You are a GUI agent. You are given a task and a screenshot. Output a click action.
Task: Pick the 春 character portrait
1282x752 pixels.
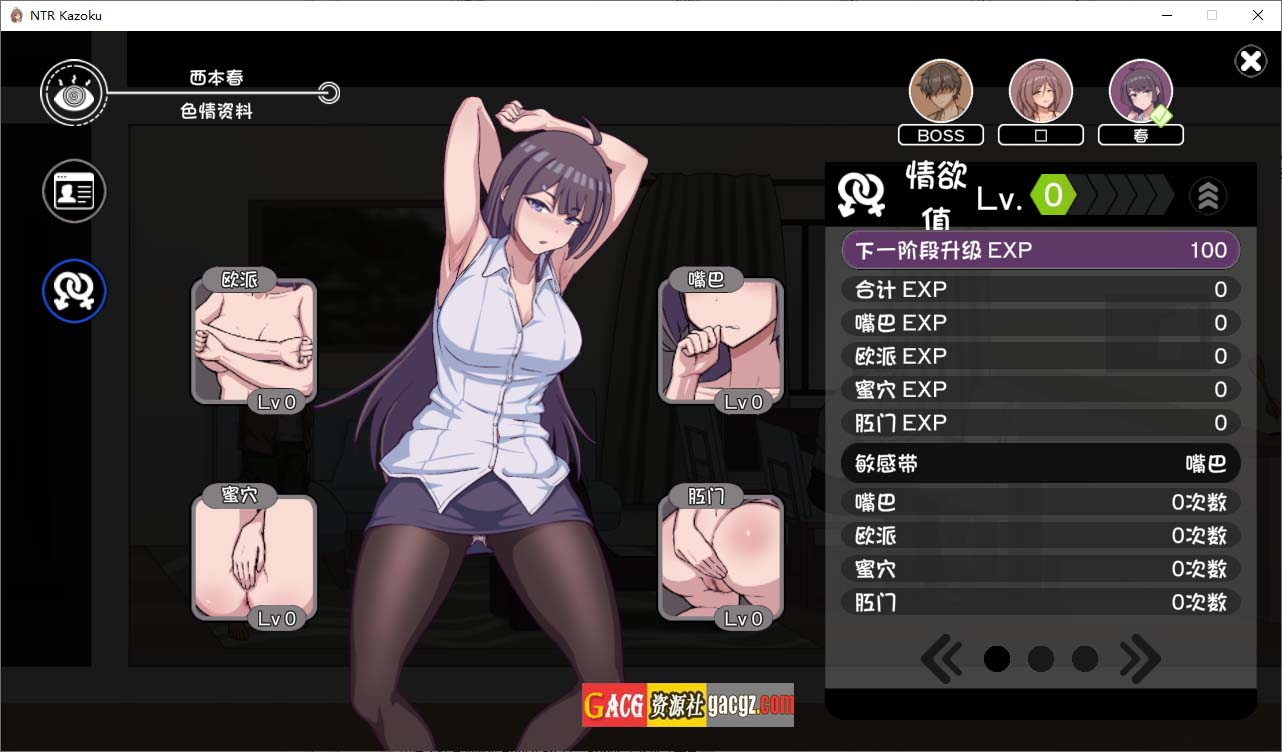coord(1141,92)
